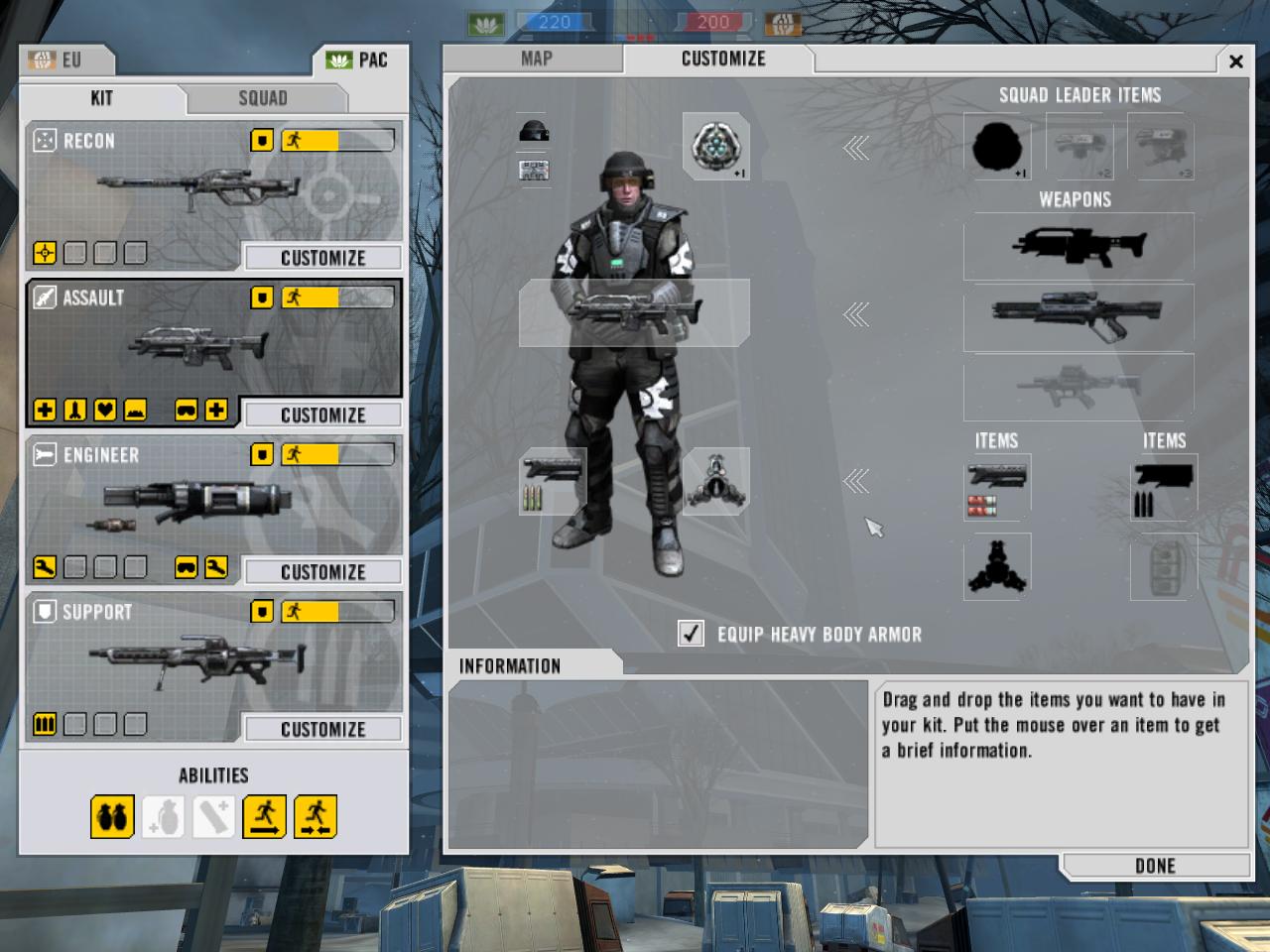Close the customize window
The width and height of the screenshot is (1270, 952).
point(1236,61)
